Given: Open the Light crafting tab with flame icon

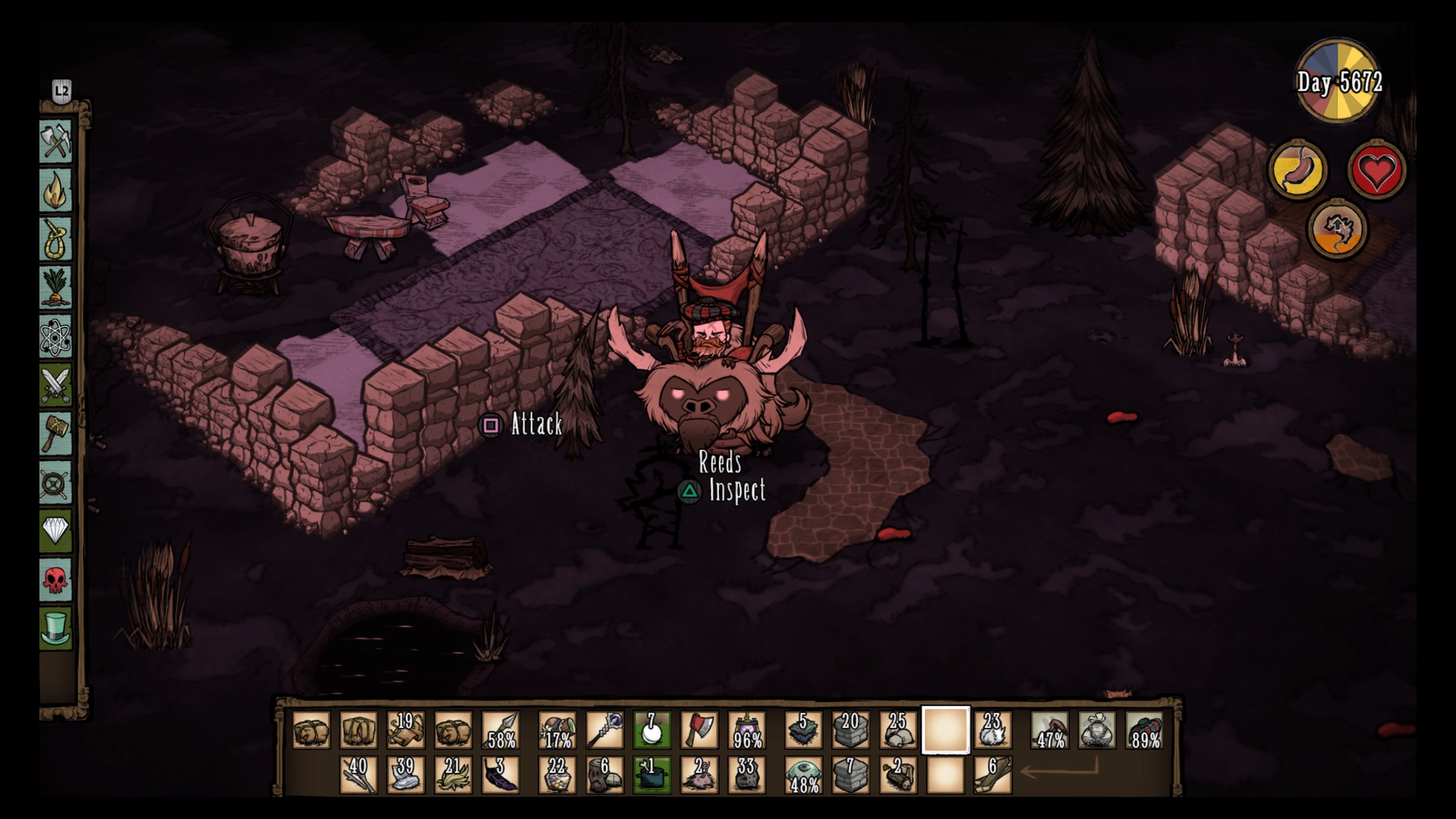Looking at the screenshot, I should click(x=55, y=190).
